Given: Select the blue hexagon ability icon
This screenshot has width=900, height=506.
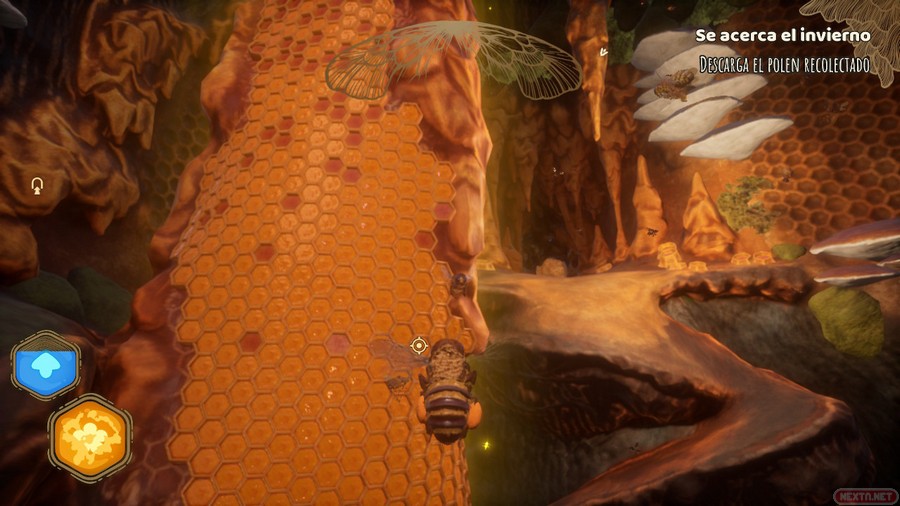Looking at the screenshot, I should 46,366.
